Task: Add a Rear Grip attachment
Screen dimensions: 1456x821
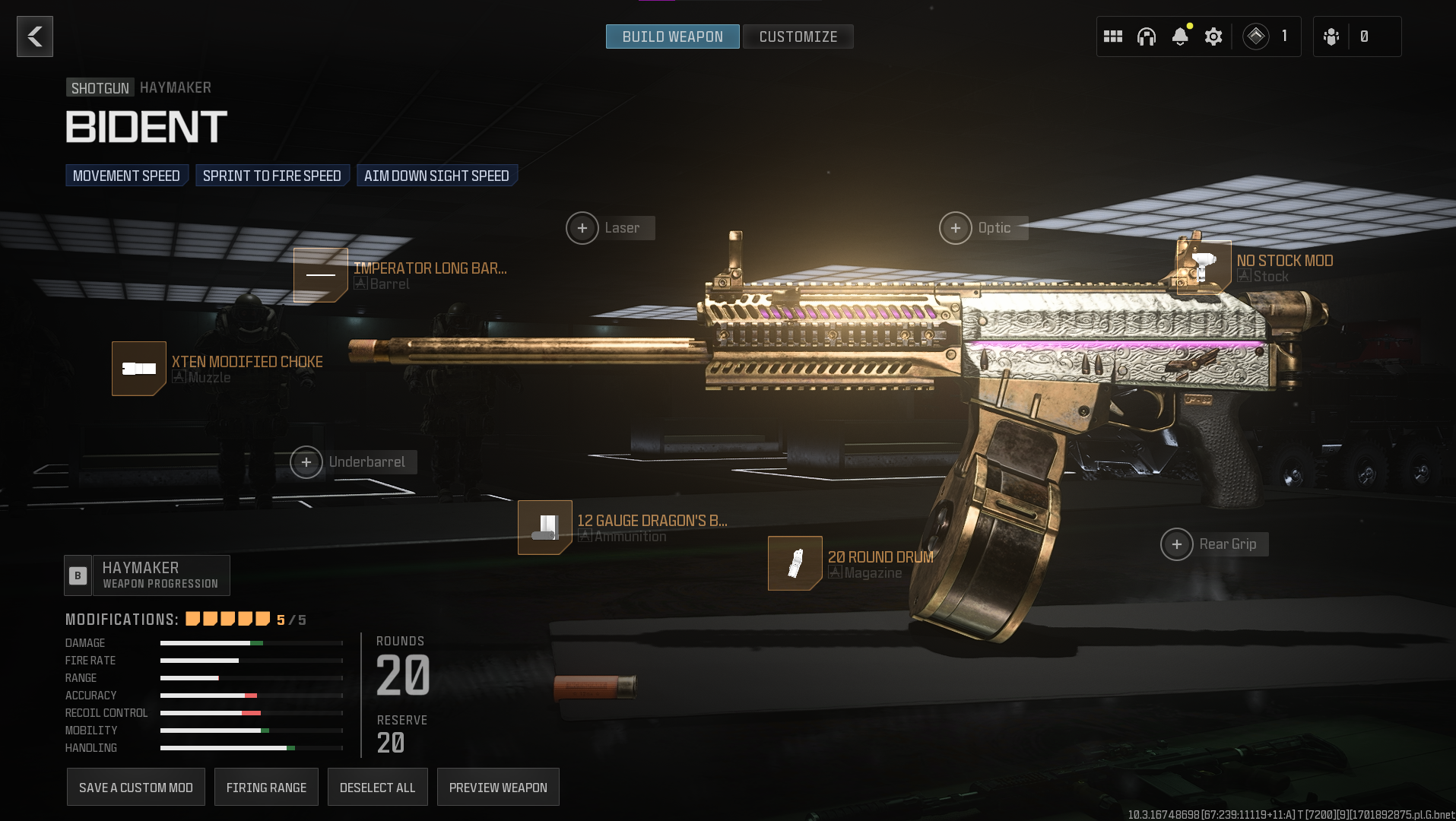Action: [1177, 544]
